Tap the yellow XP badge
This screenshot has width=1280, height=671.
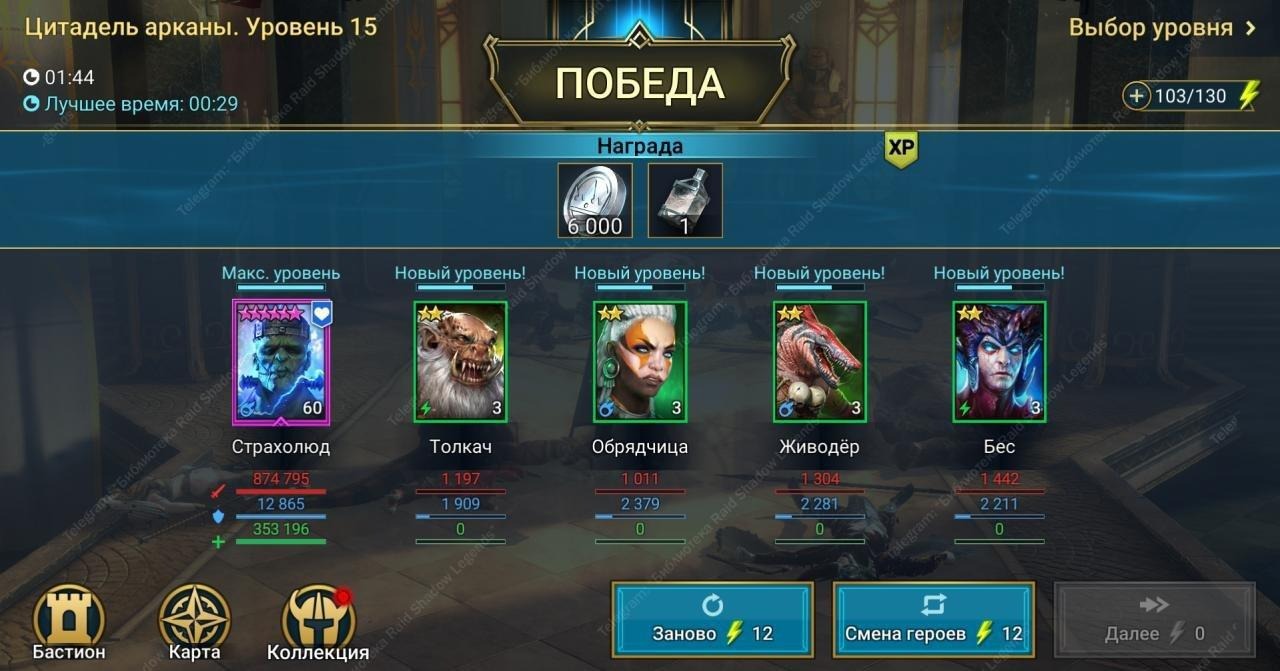coord(901,148)
